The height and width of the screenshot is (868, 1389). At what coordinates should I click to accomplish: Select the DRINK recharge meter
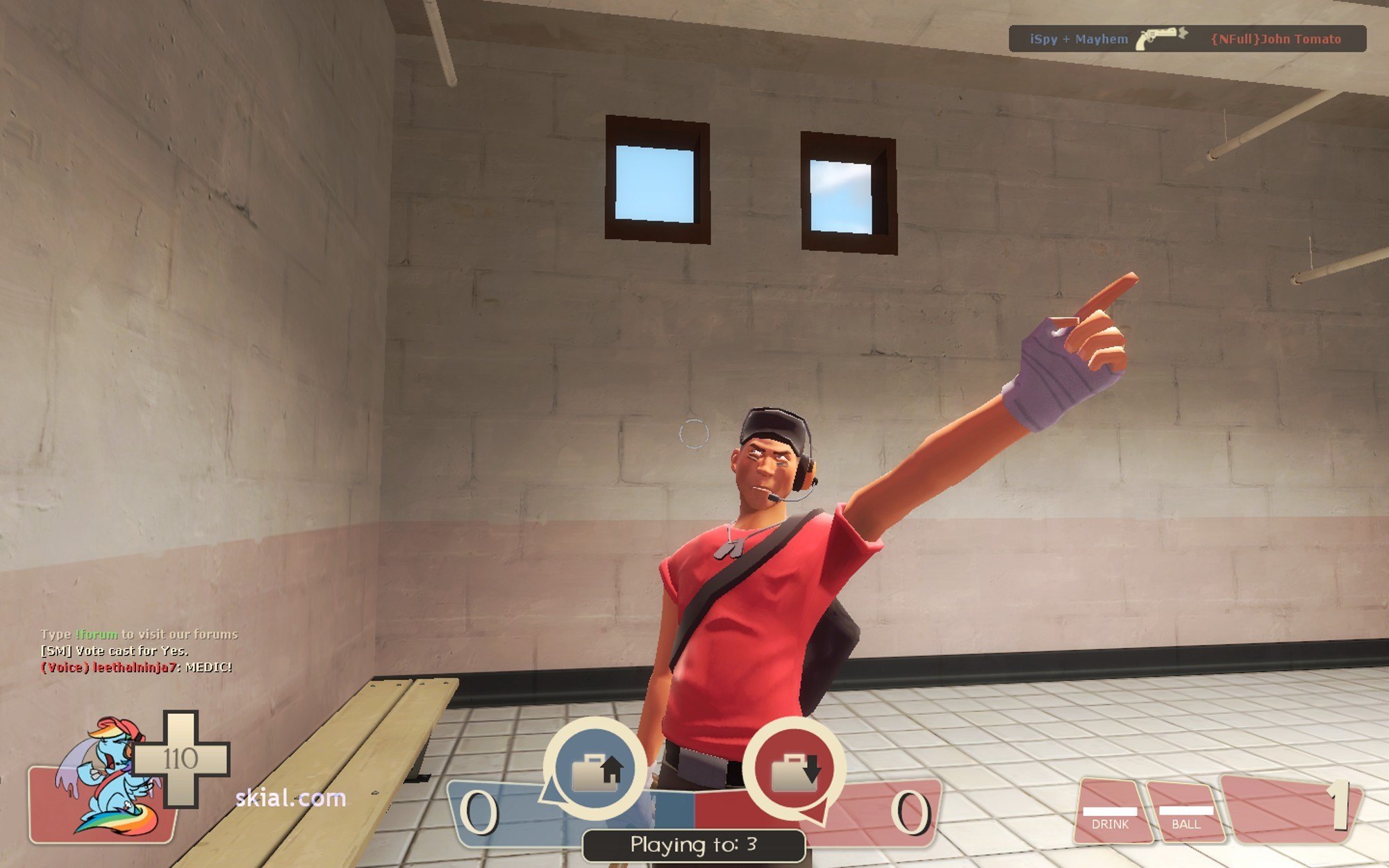[x=1110, y=814]
